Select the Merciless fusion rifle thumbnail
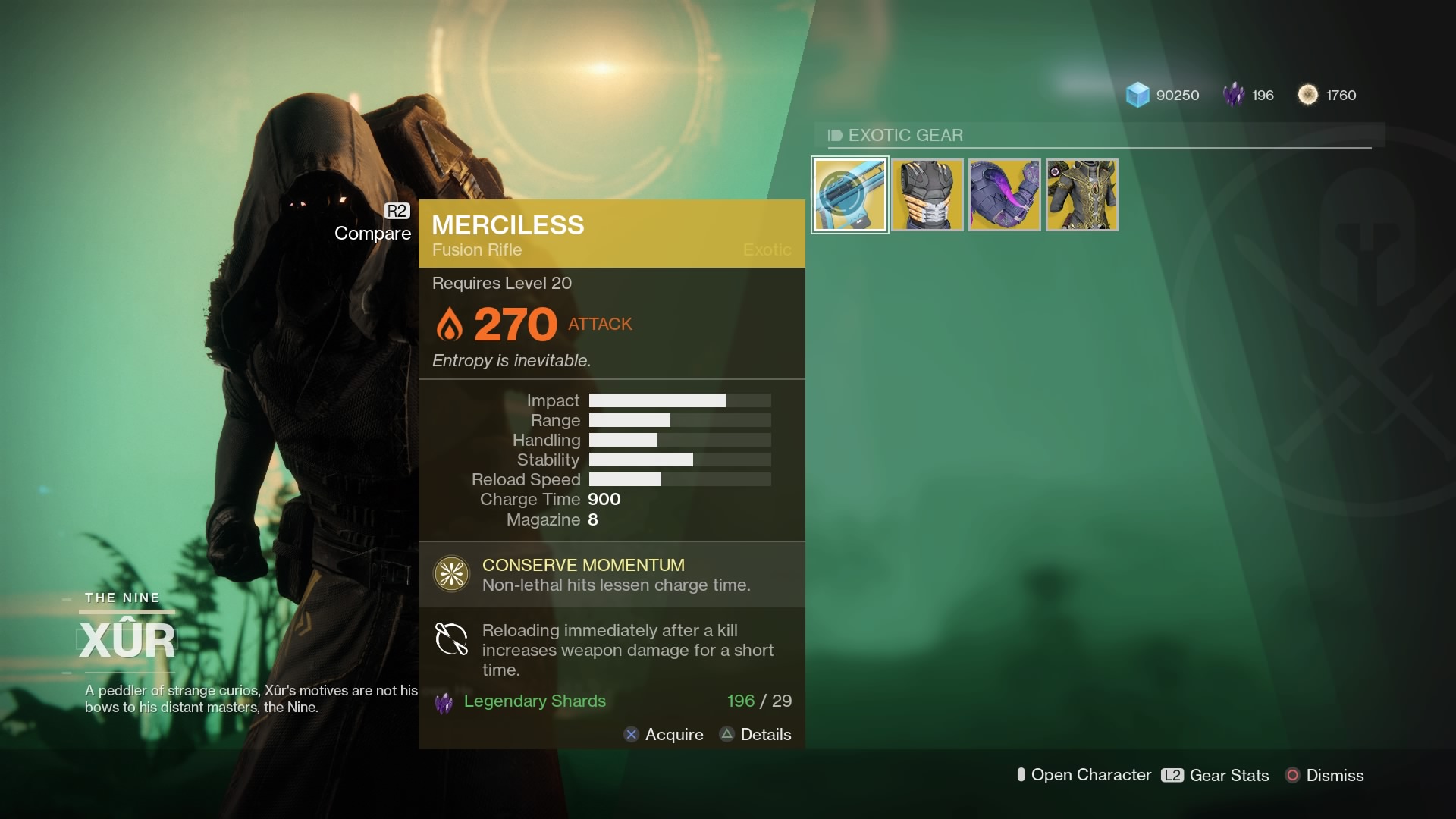The image size is (1456, 819). click(x=849, y=194)
